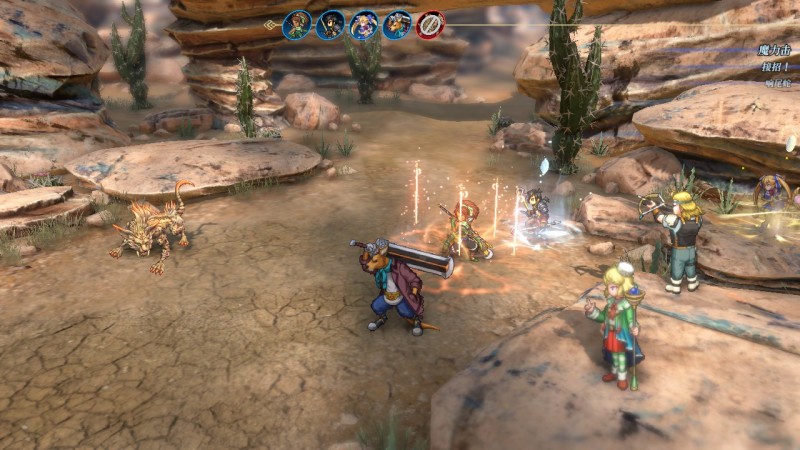This screenshot has width=800, height=450.
Task: Choose the blonde twin-tail girl turn portrait
Action: (364, 25)
